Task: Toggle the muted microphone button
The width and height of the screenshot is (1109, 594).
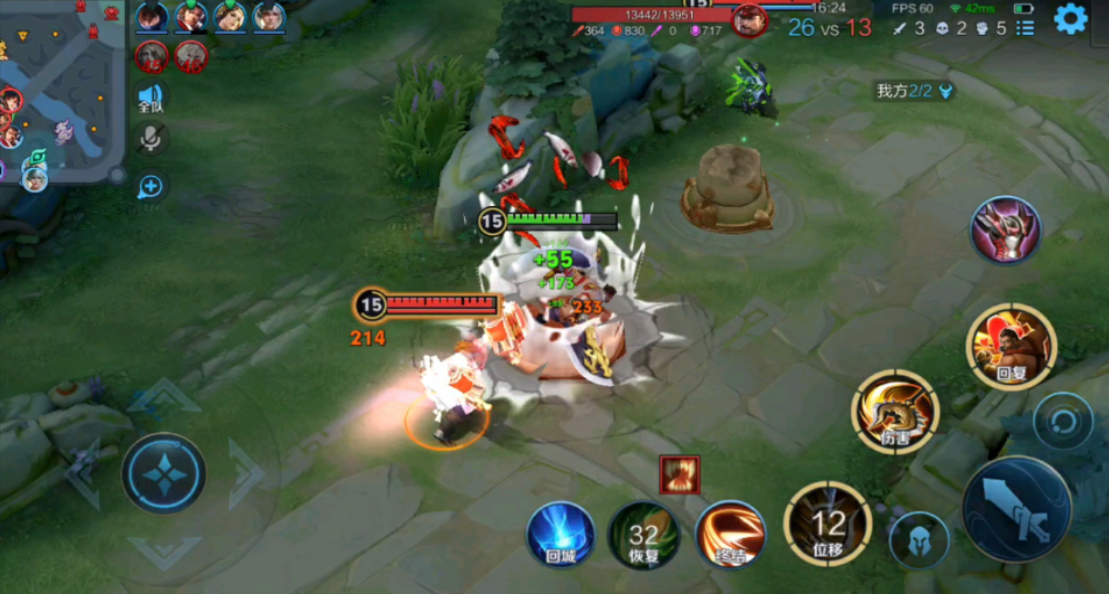Action: [x=151, y=139]
